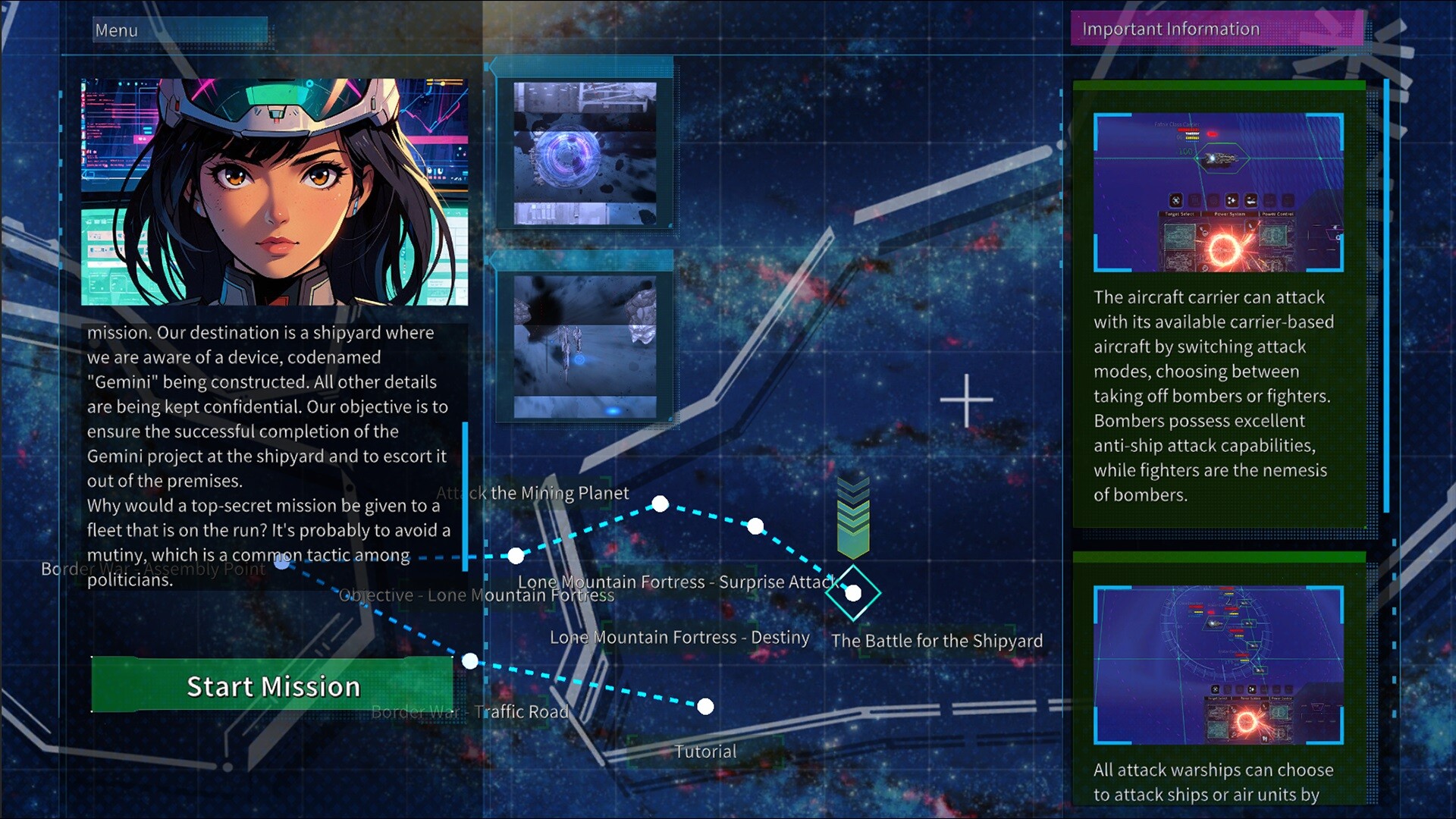This screenshot has height=819, width=1456.
Task: Select the Important Information header
Action: [1171, 29]
